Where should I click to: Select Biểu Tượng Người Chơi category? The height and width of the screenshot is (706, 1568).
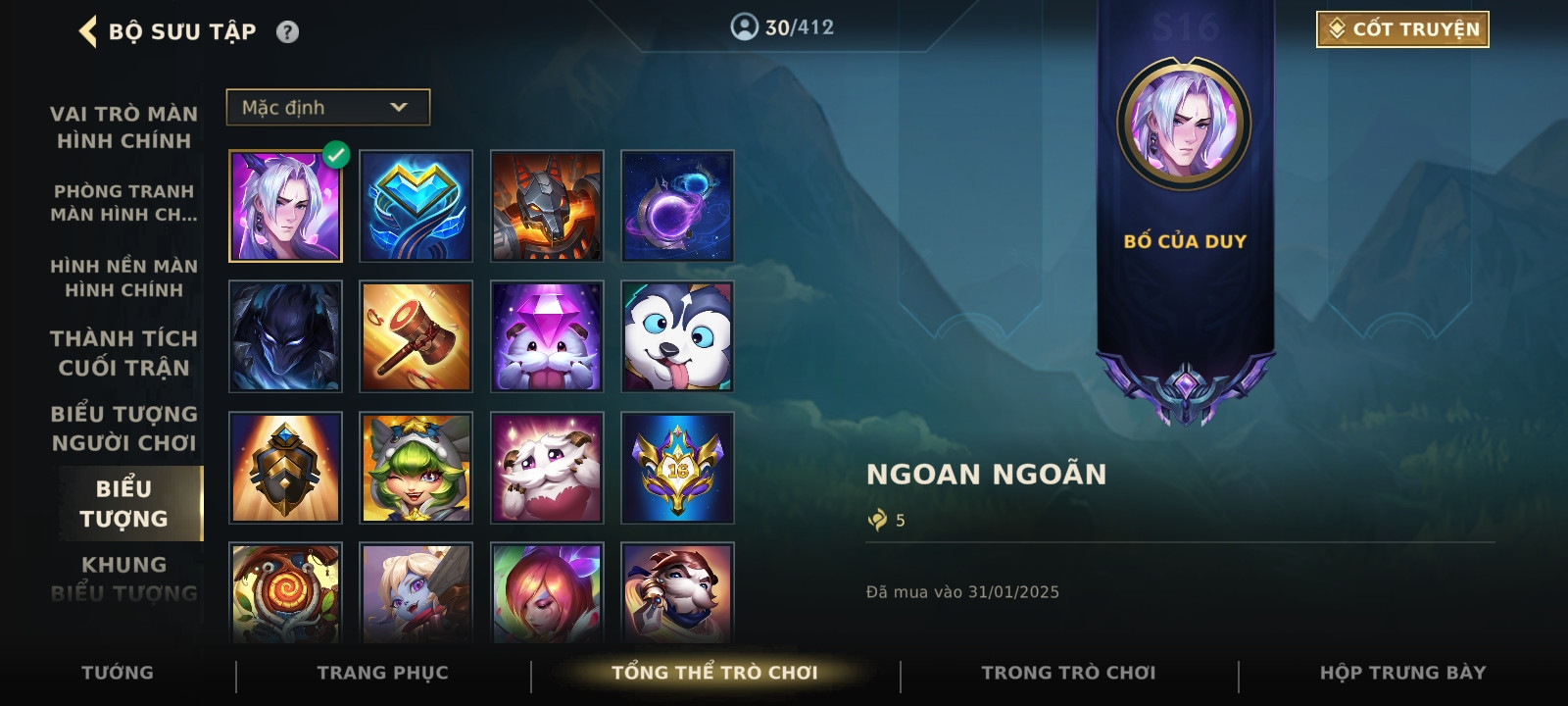pos(123,429)
